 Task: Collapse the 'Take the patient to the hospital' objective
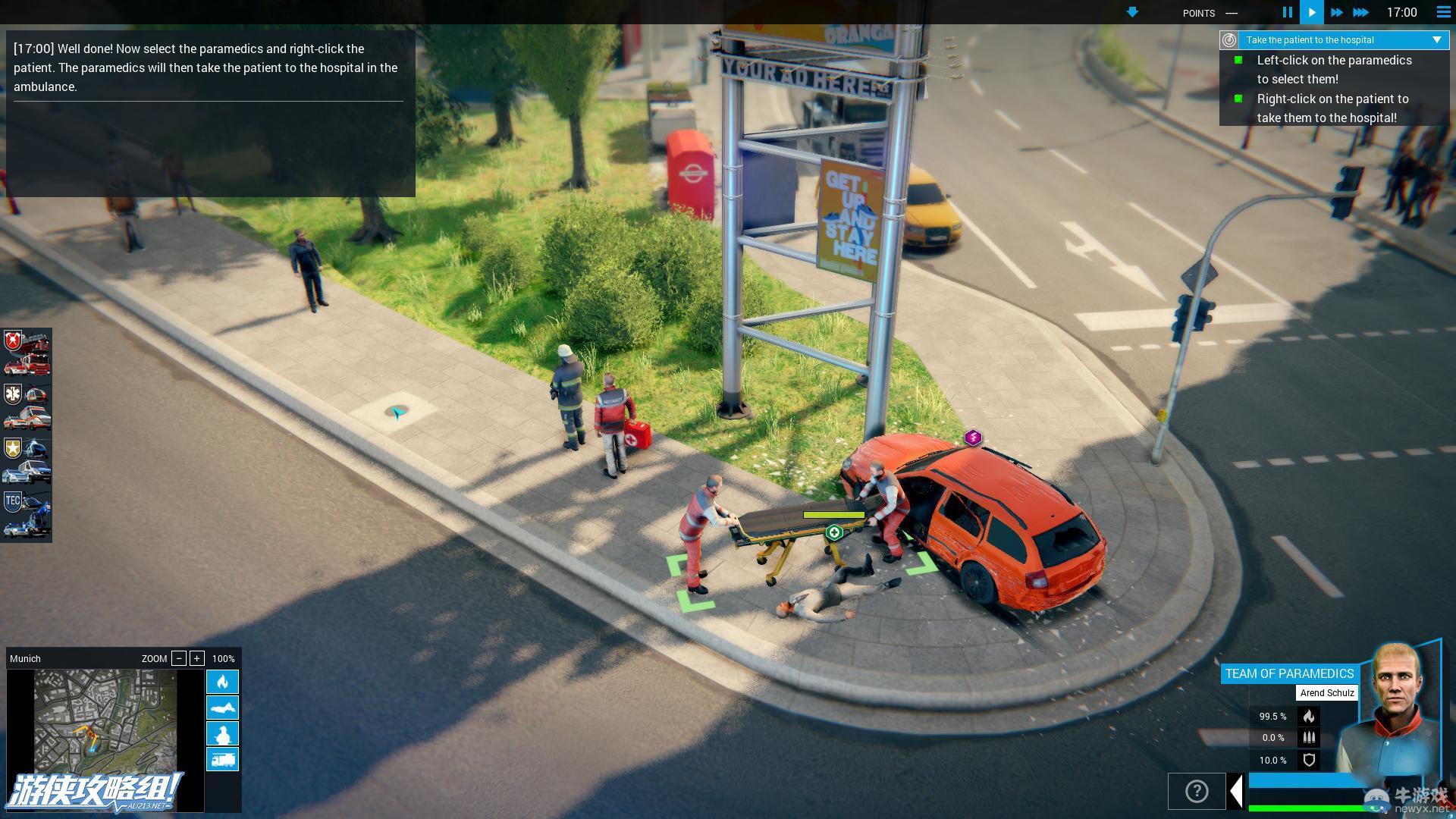click(x=1436, y=40)
